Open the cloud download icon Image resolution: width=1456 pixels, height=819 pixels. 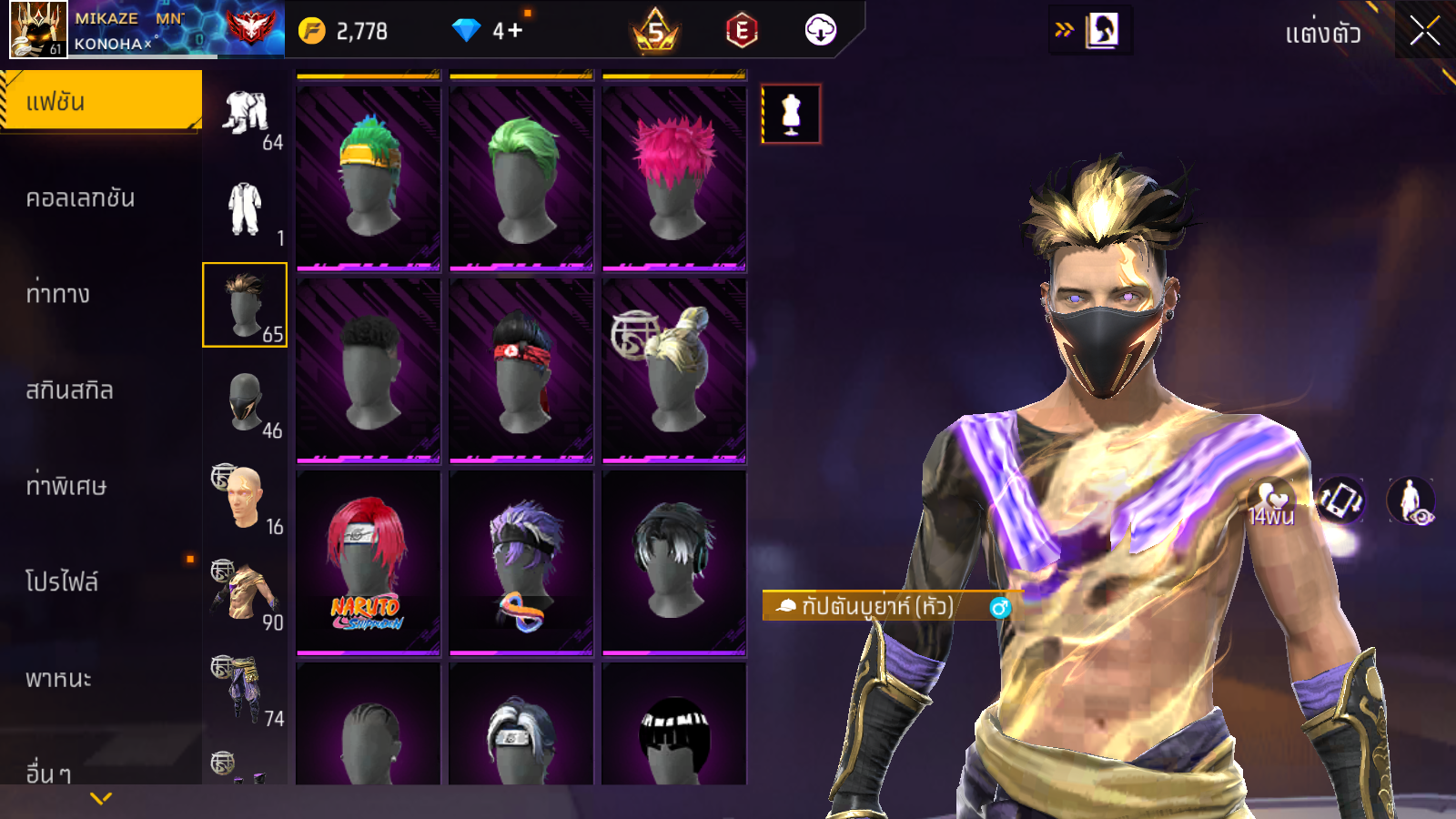820,31
